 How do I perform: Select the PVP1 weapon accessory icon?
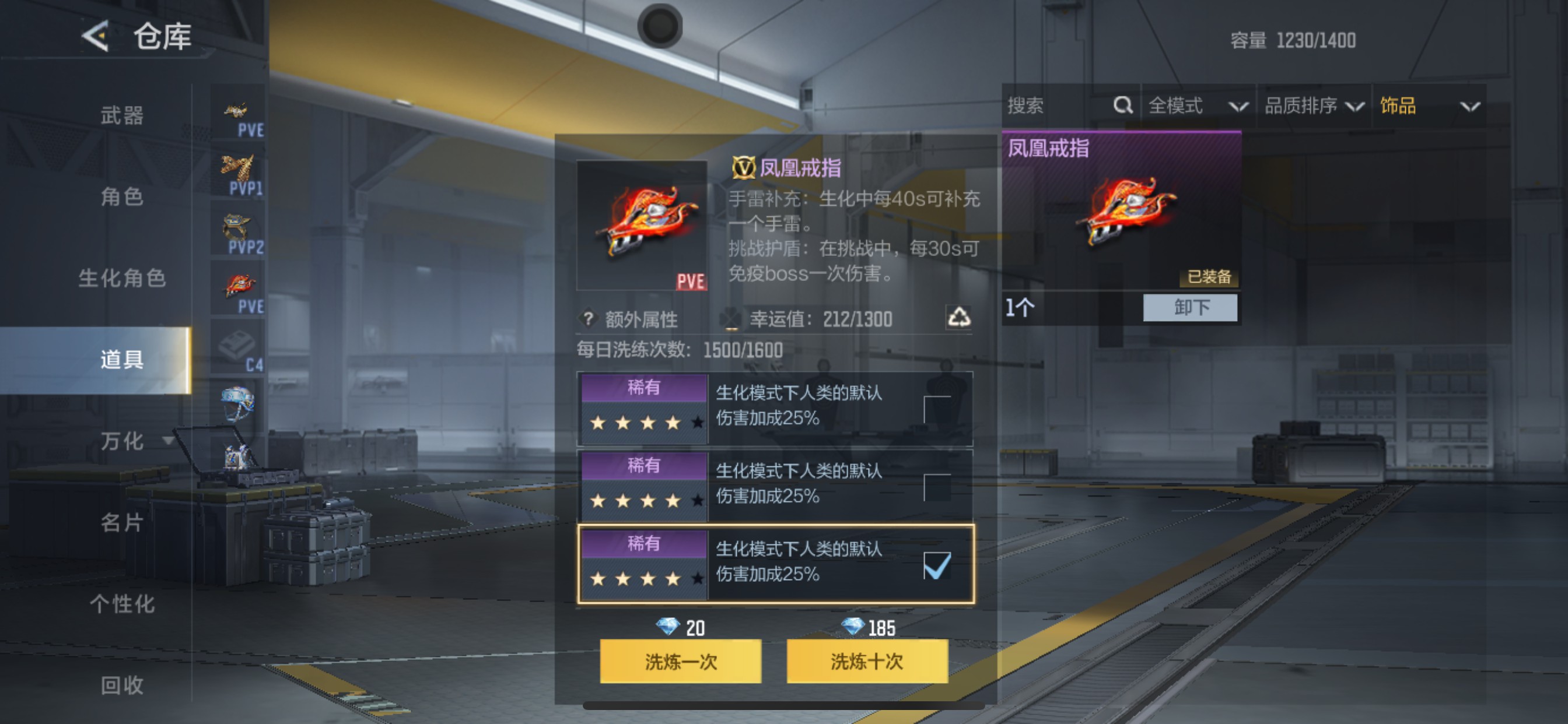click(x=238, y=172)
